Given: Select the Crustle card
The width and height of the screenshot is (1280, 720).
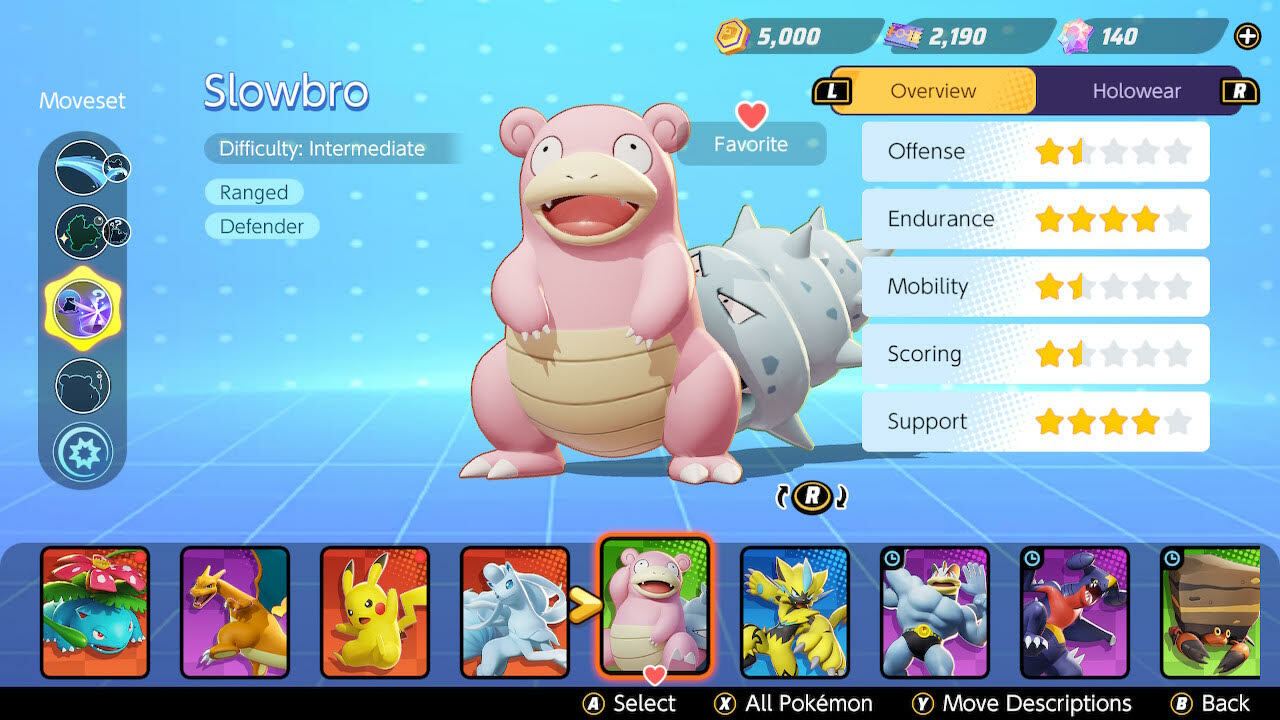Looking at the screenshot, I should [1205, 611].
